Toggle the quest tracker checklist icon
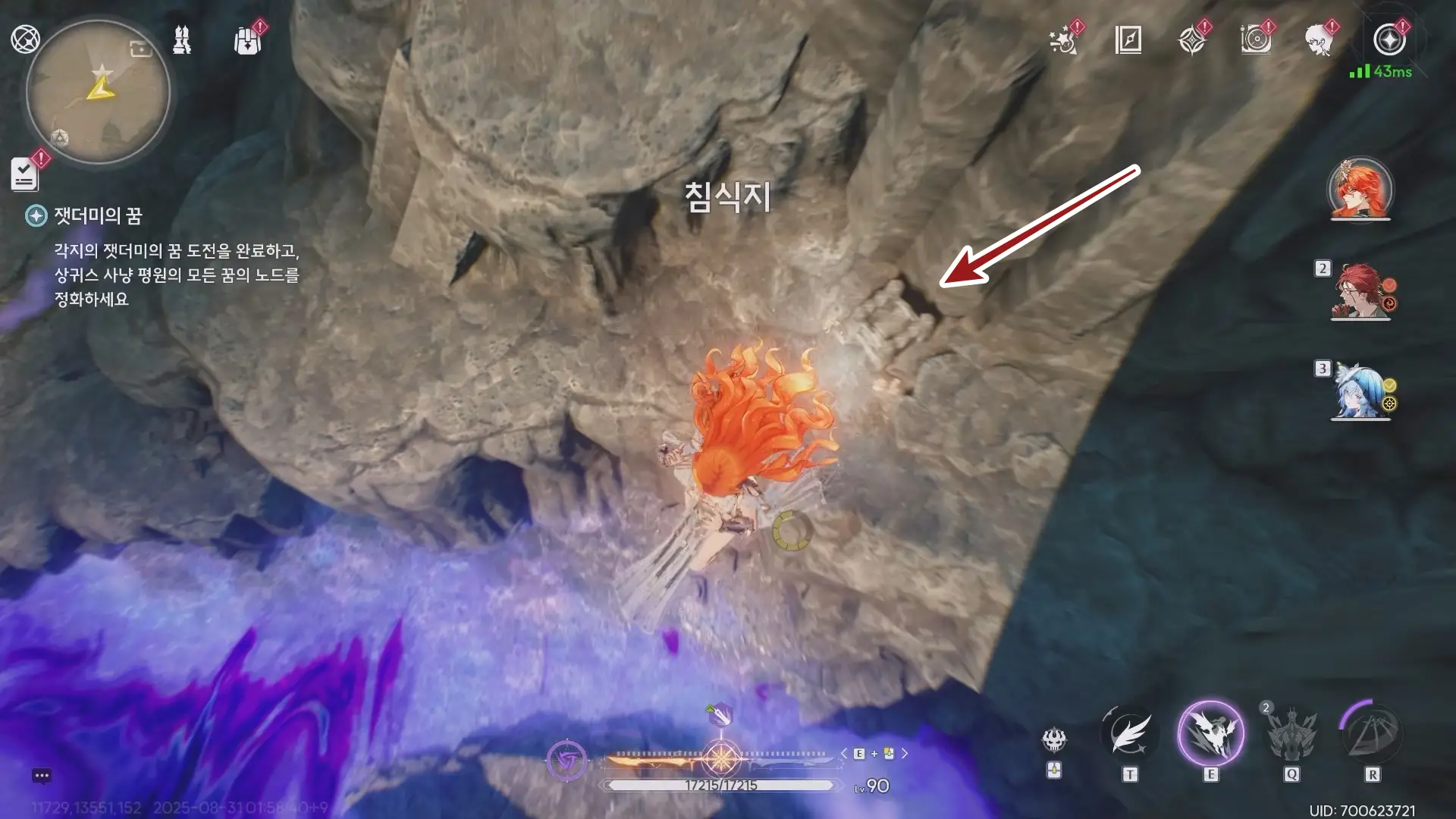This screenshot has width=1456, height=819. pos(25,174)
